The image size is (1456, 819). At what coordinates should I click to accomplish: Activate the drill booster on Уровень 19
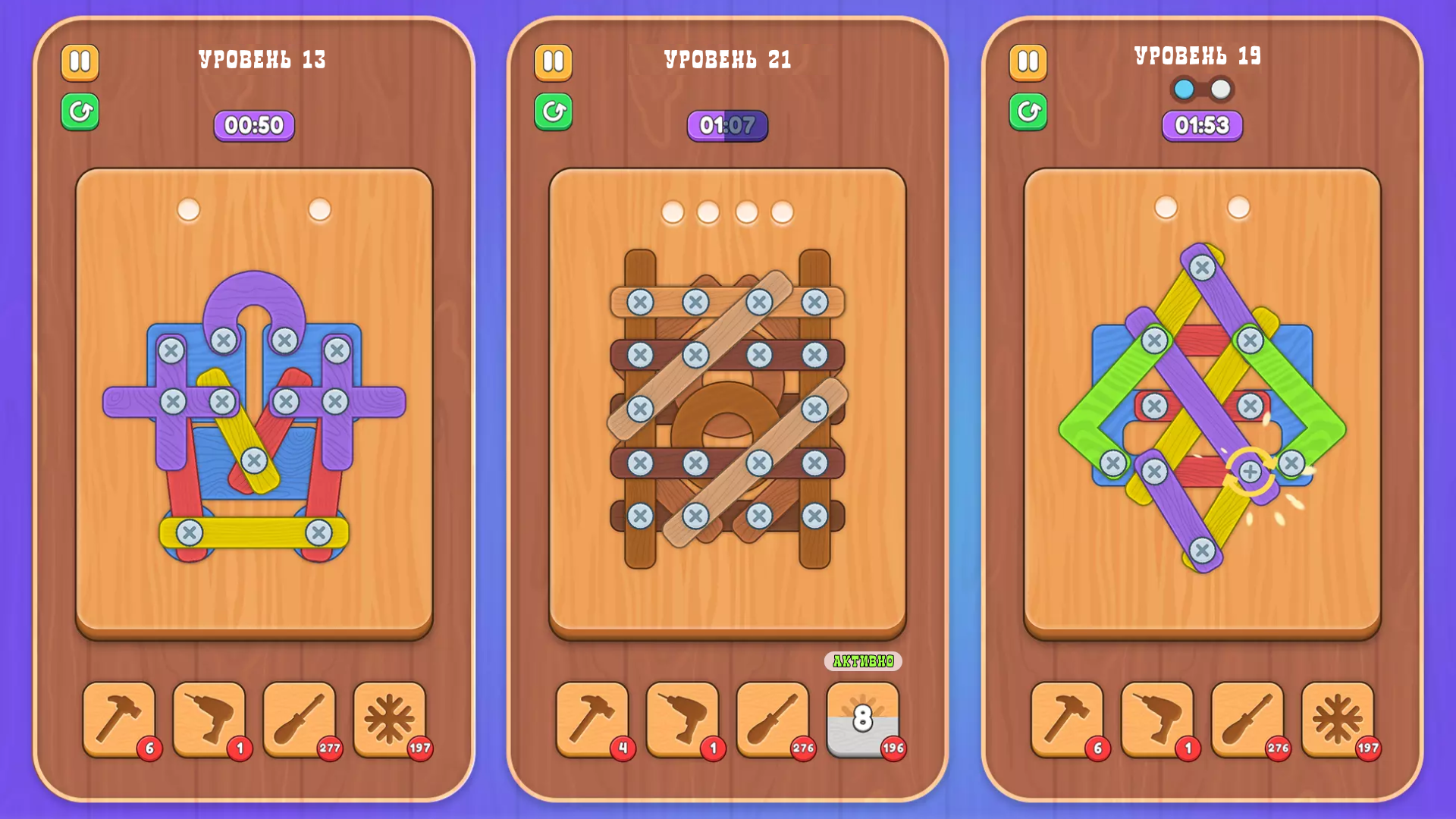coord(1156,719)
